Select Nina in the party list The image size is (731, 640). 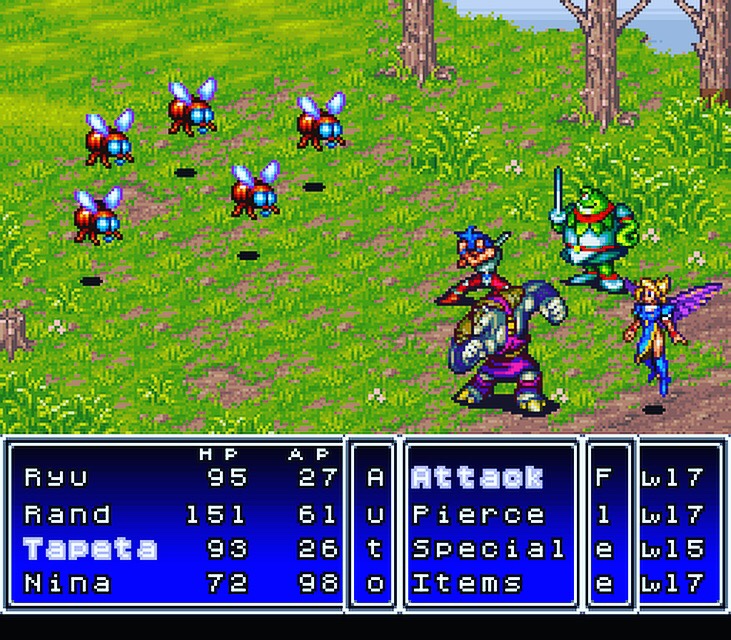[x=68, y=583]
